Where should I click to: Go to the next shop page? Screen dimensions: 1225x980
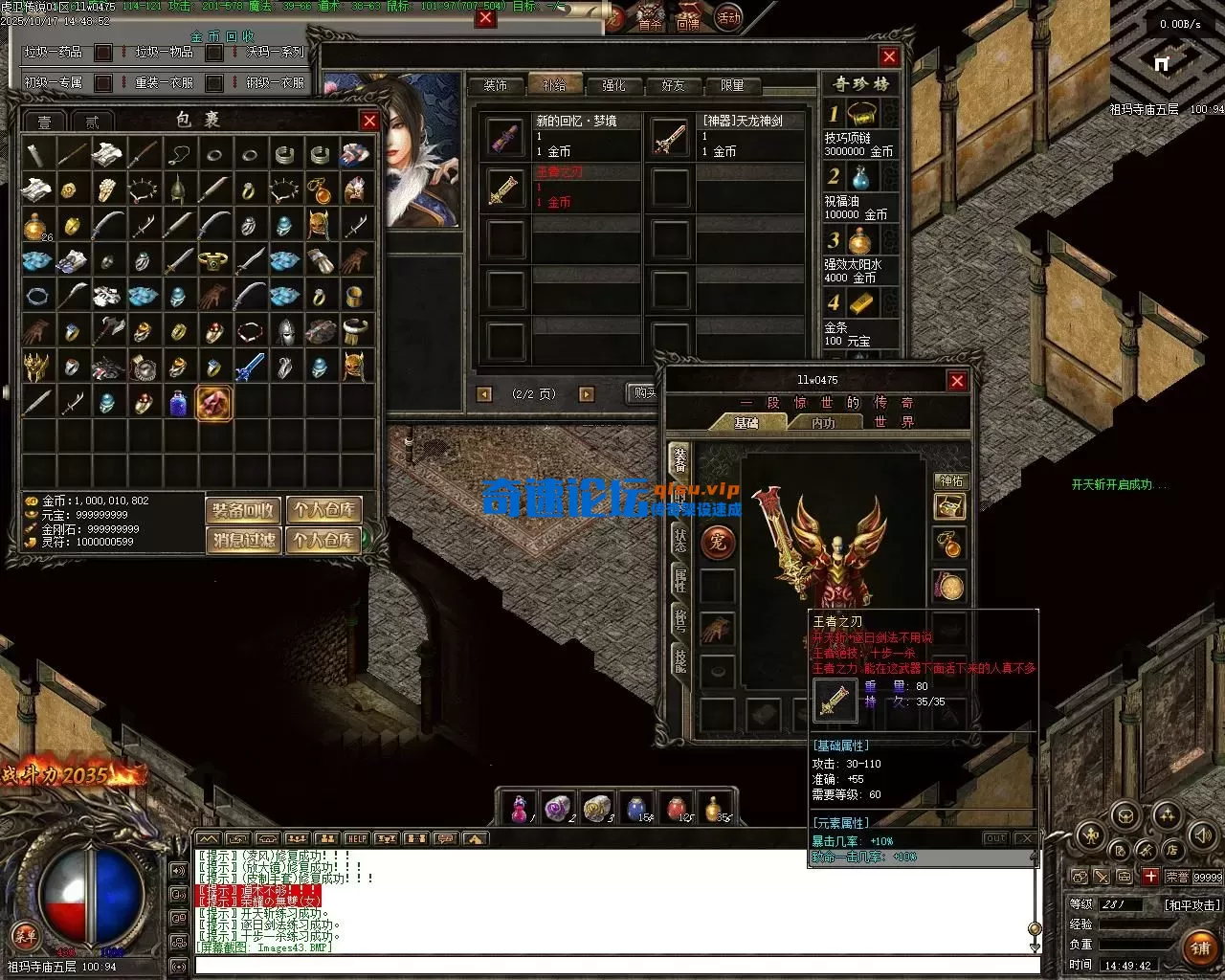587,394
